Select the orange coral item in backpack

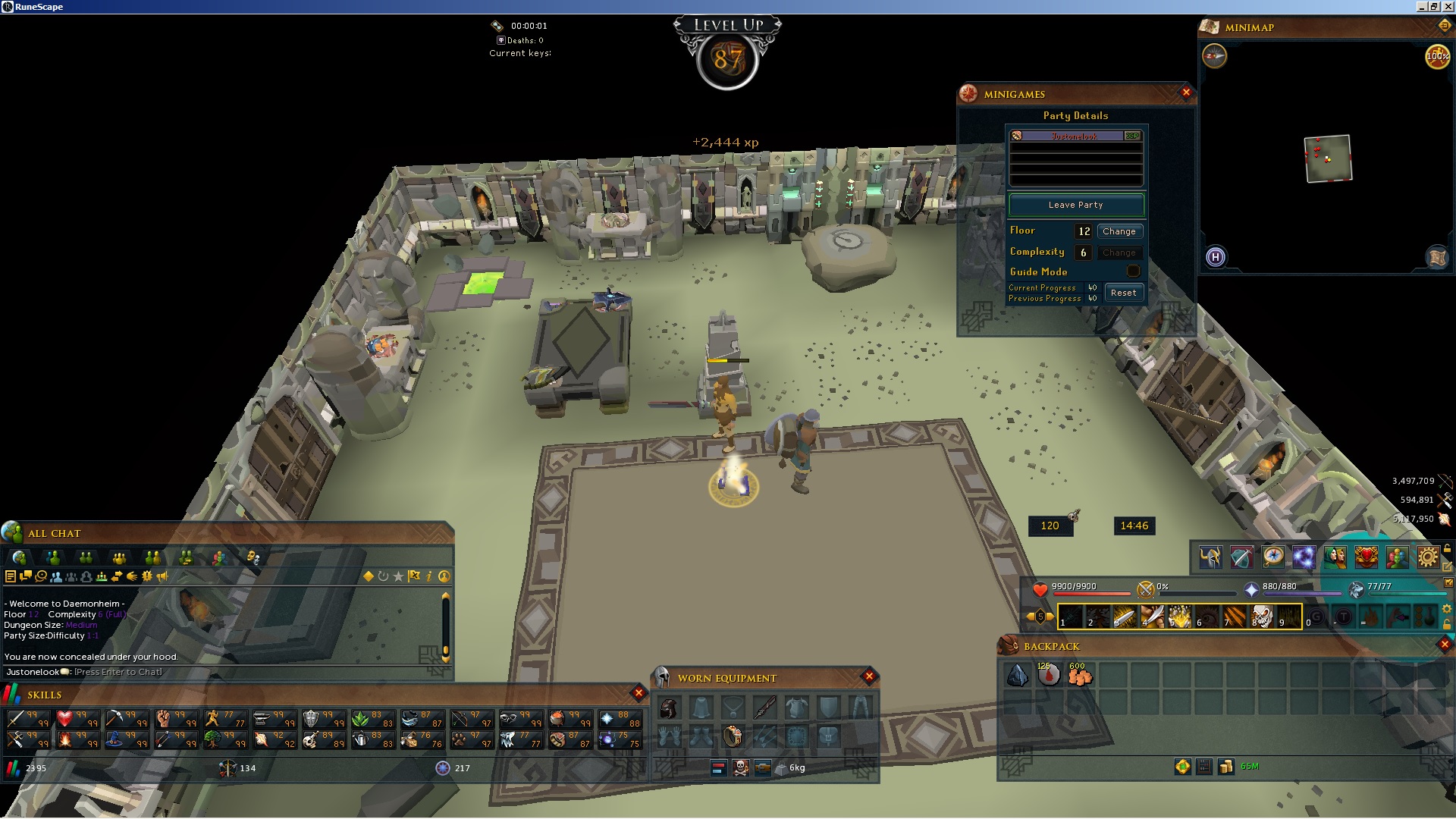point(1080,675)
